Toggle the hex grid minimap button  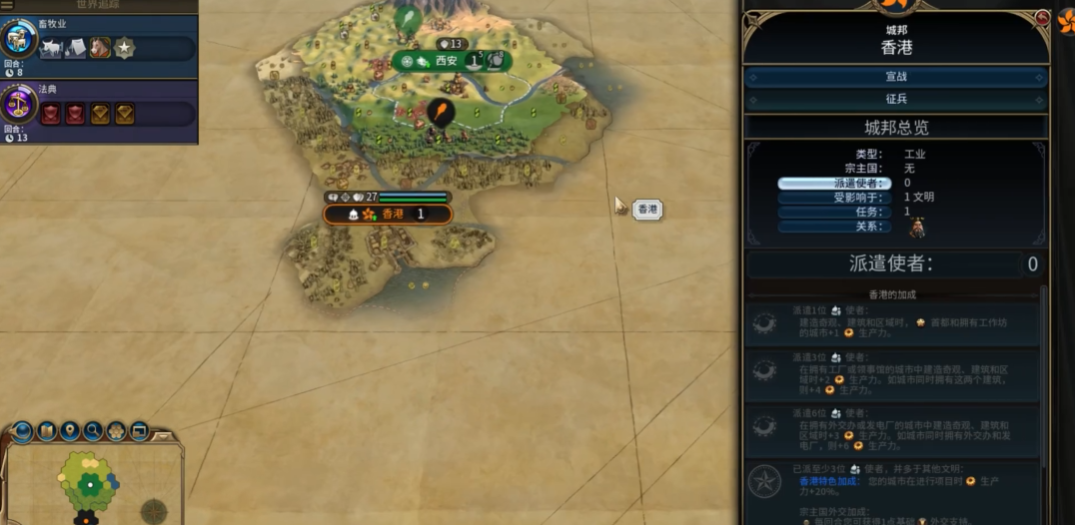click(116, 432)
